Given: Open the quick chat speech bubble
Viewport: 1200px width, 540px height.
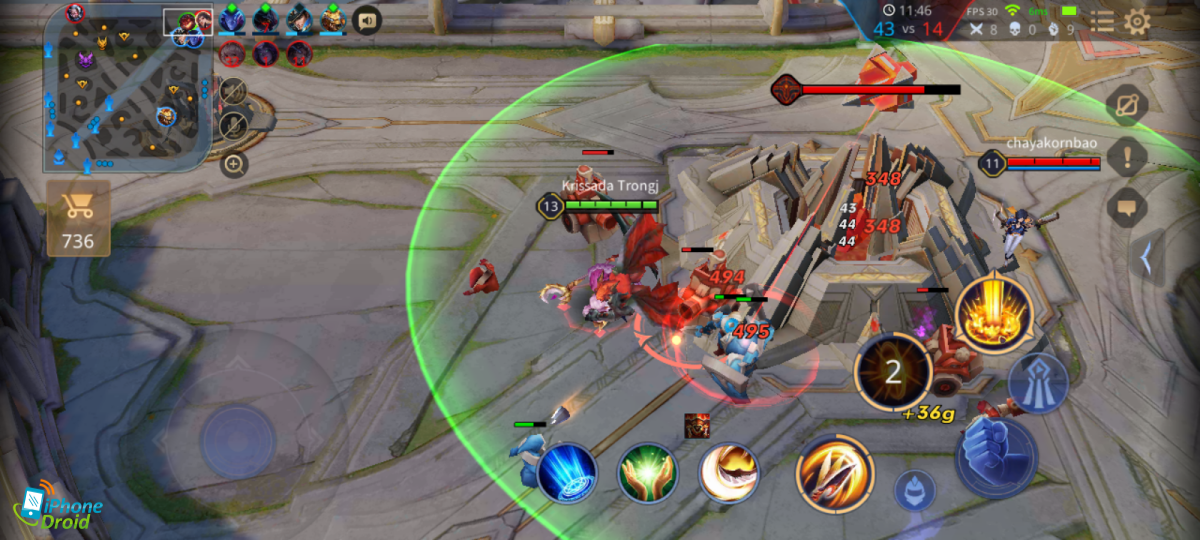Looking at the screenshot, I should 1127,207.
